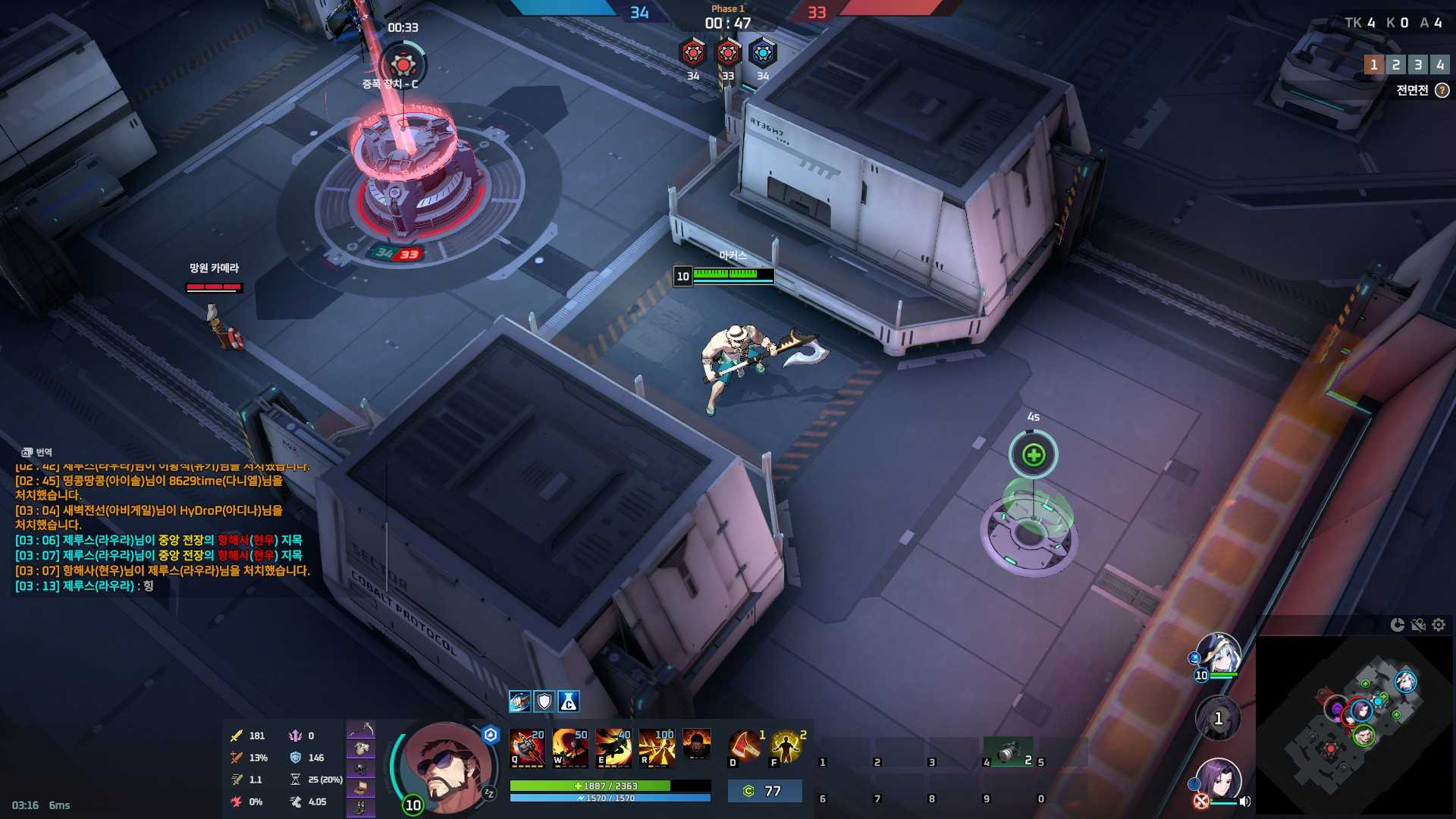Open the gear settings above the minimap
Screen dimensions: 1456x819
click(x=1439, y=625)
